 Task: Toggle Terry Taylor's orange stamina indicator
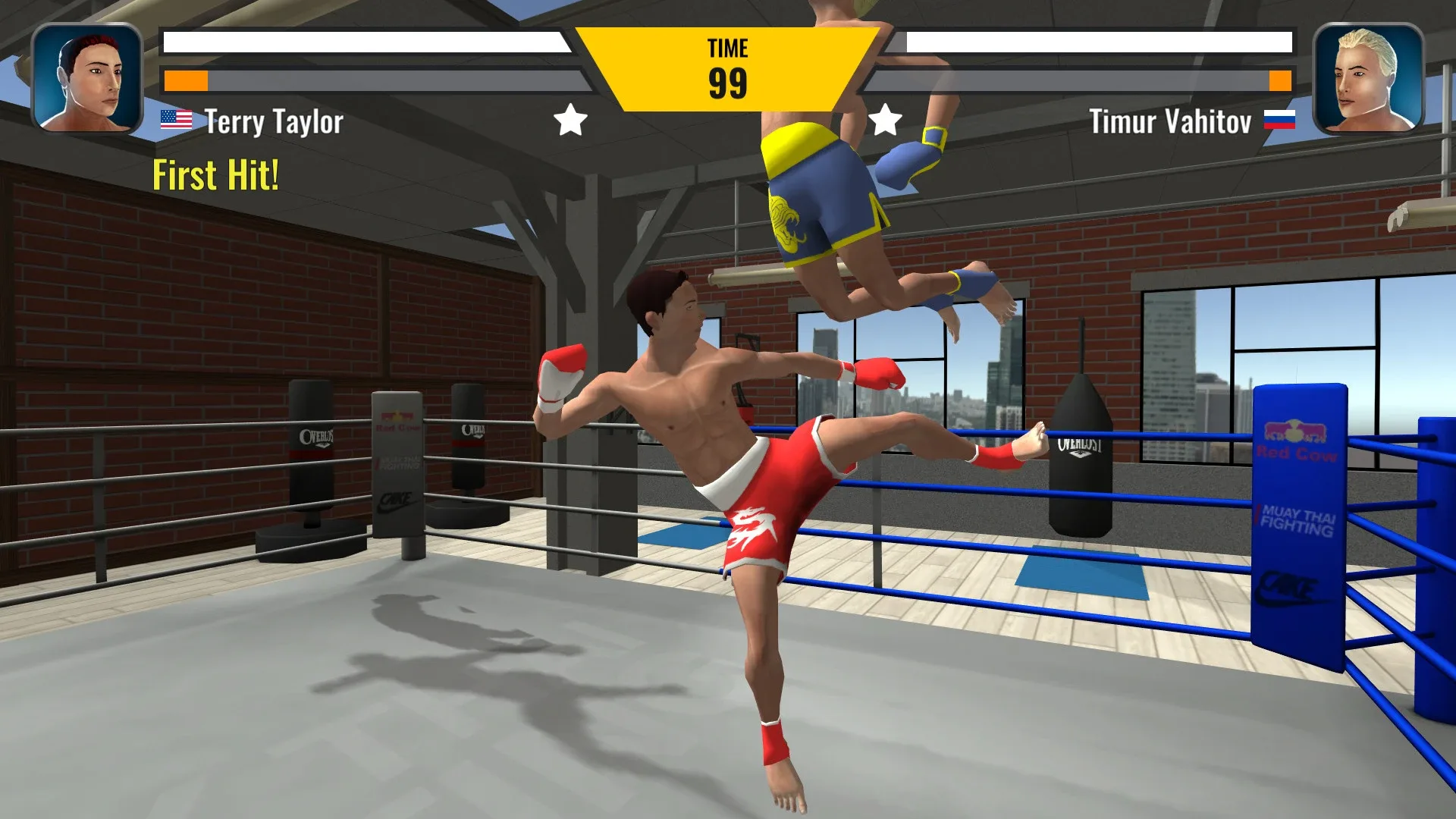pos(187,78)
